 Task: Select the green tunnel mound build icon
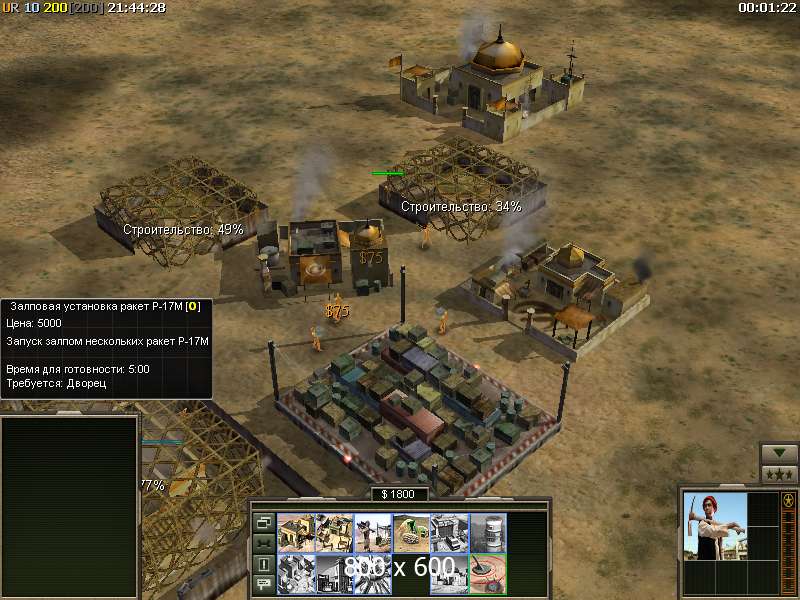click(x=410, y=533)
